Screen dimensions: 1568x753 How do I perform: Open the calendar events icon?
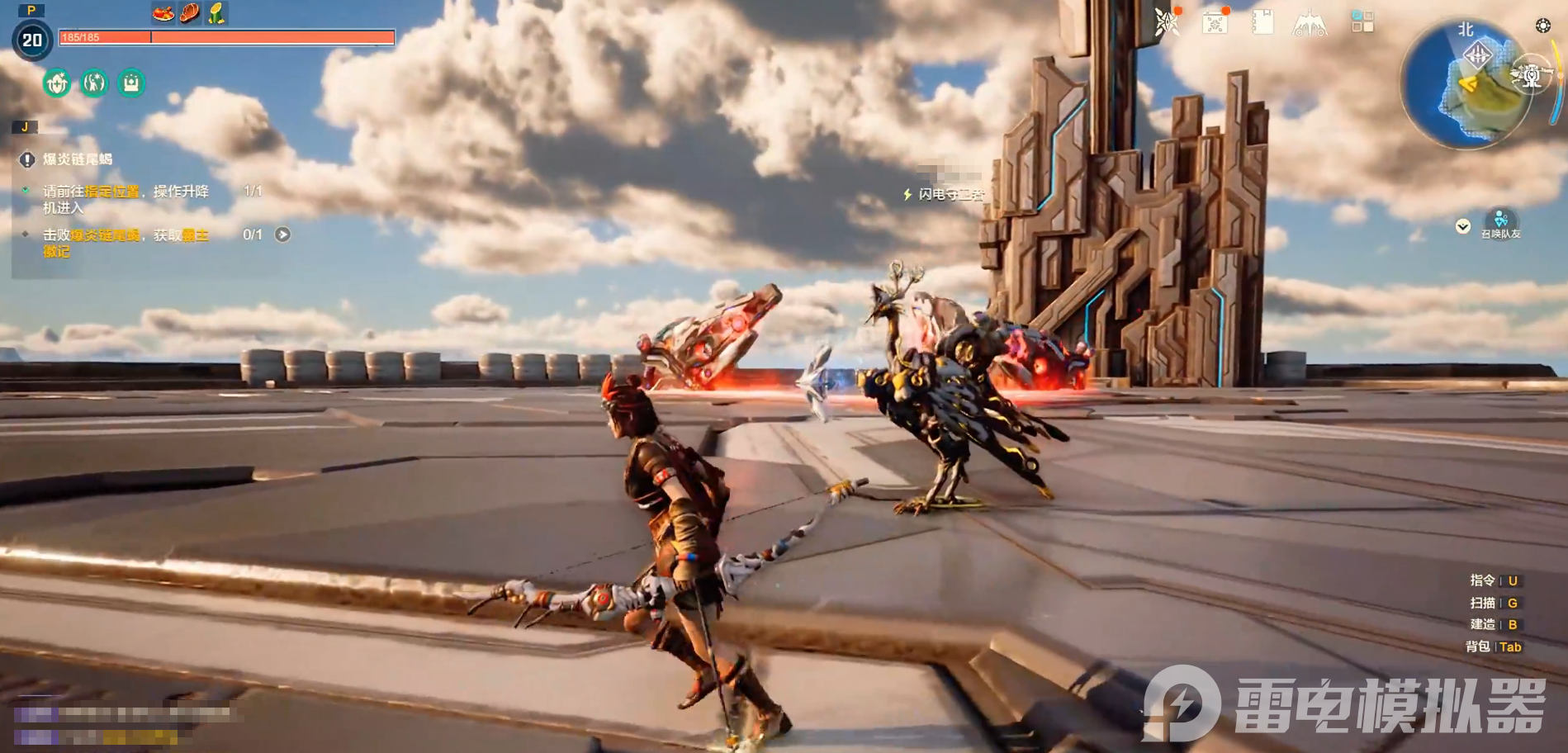[x=1215, y=22]
